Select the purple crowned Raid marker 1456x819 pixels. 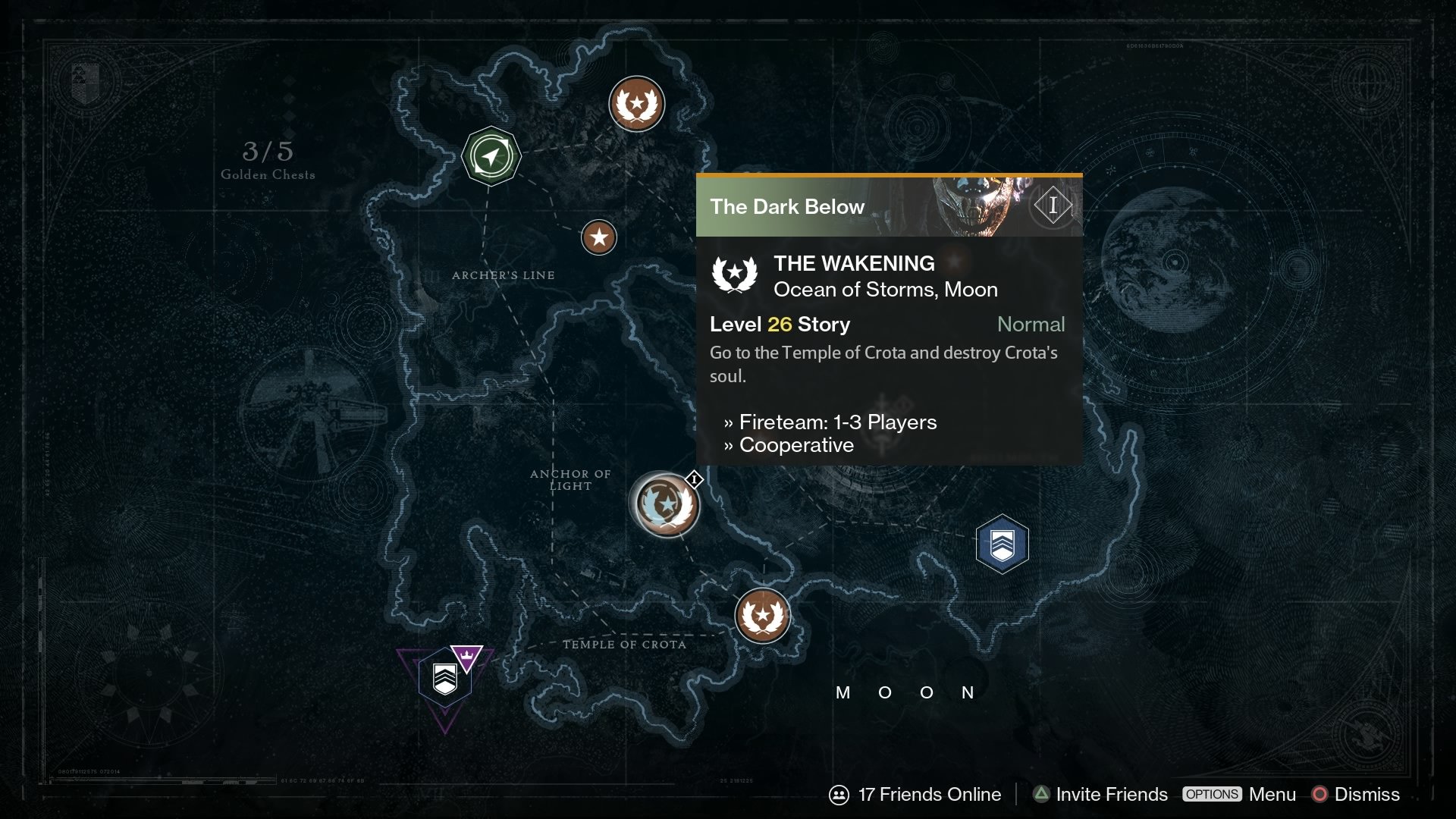(x=447, y=677)
